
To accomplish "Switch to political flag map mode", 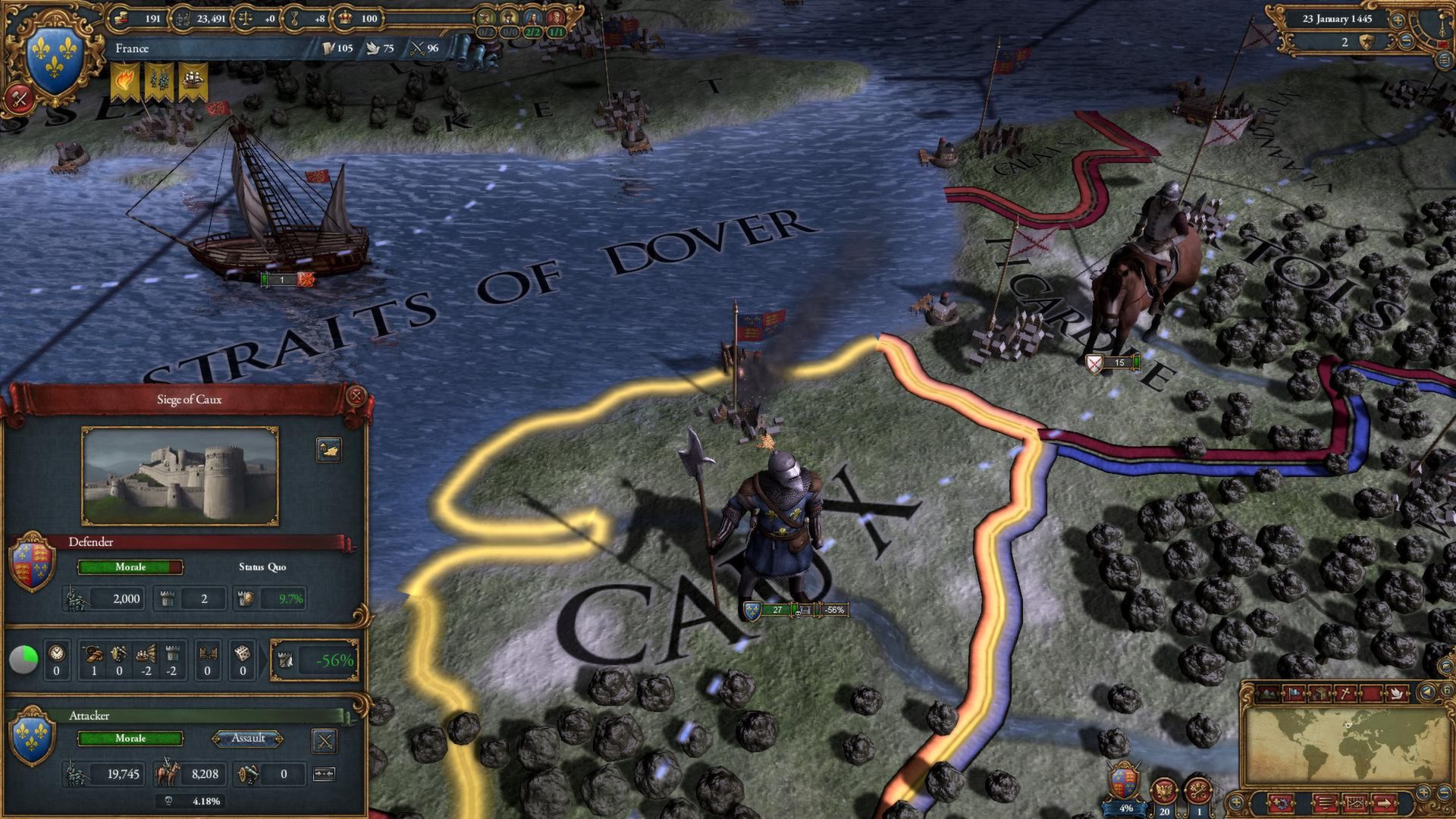I will click(x=1293, y=692).
